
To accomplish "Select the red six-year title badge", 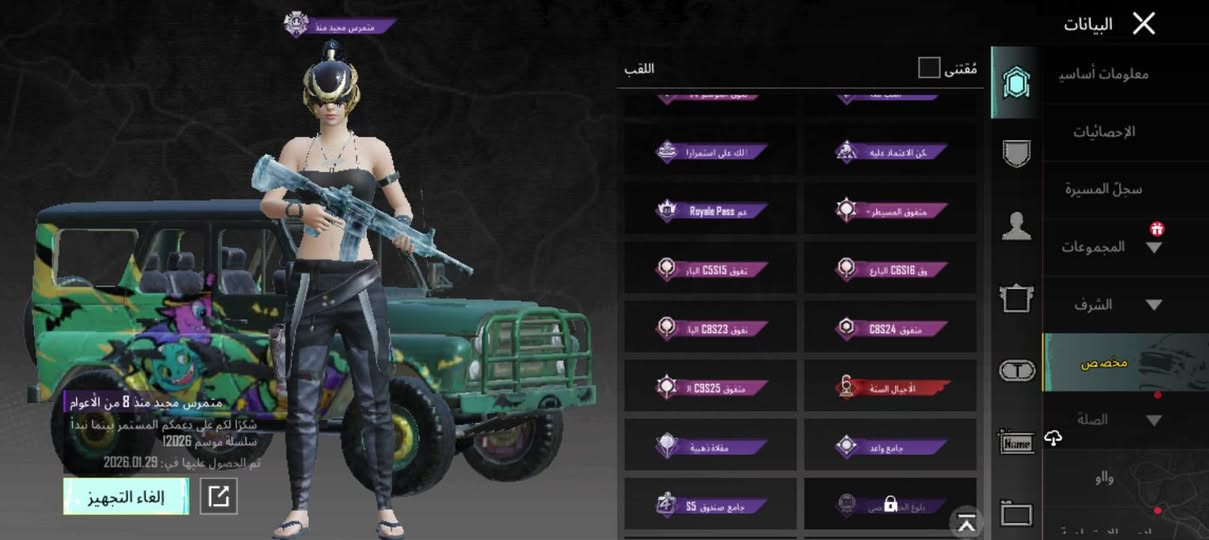I will pos(890,386).
